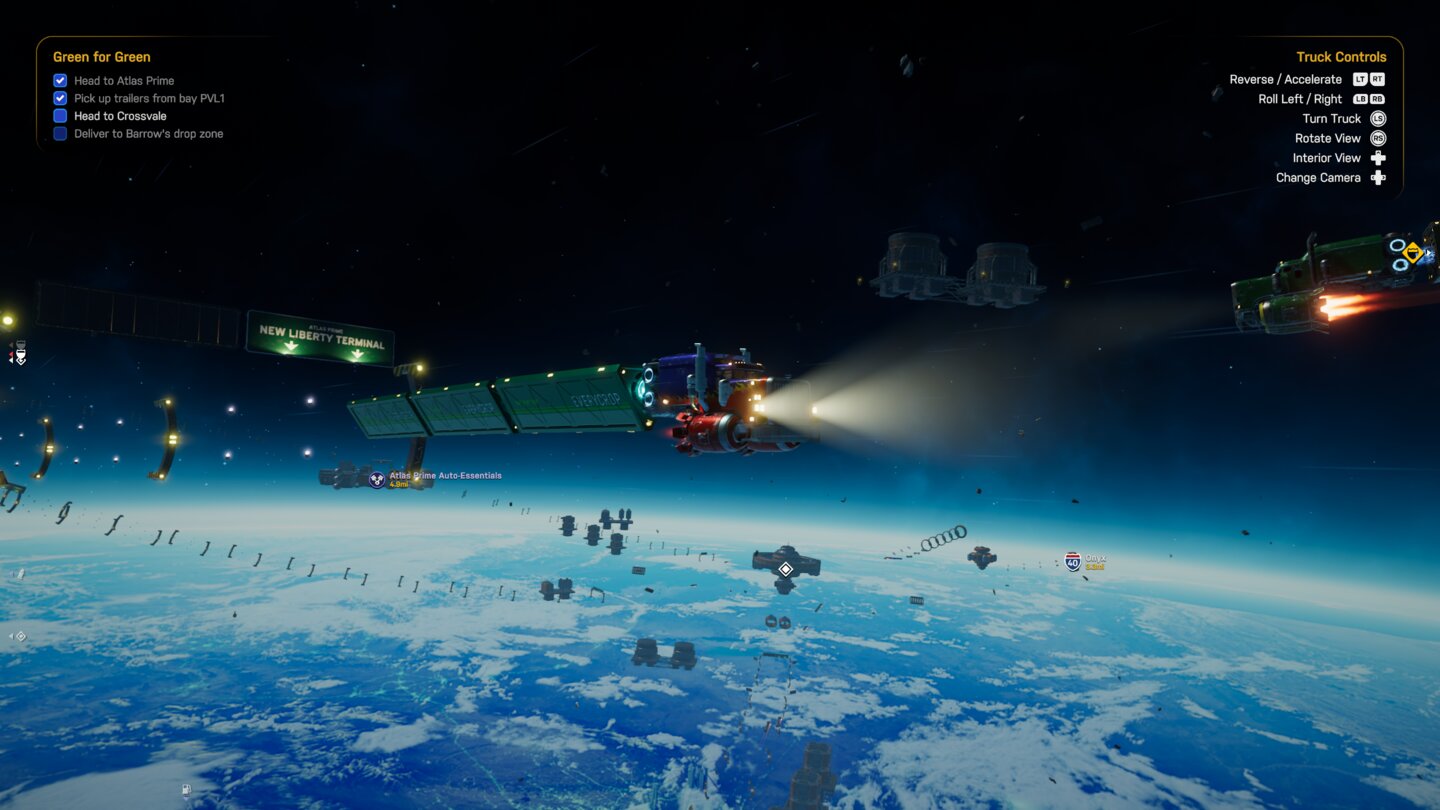Select the Interstate 40 Onyx route shield

point(1072,561)
